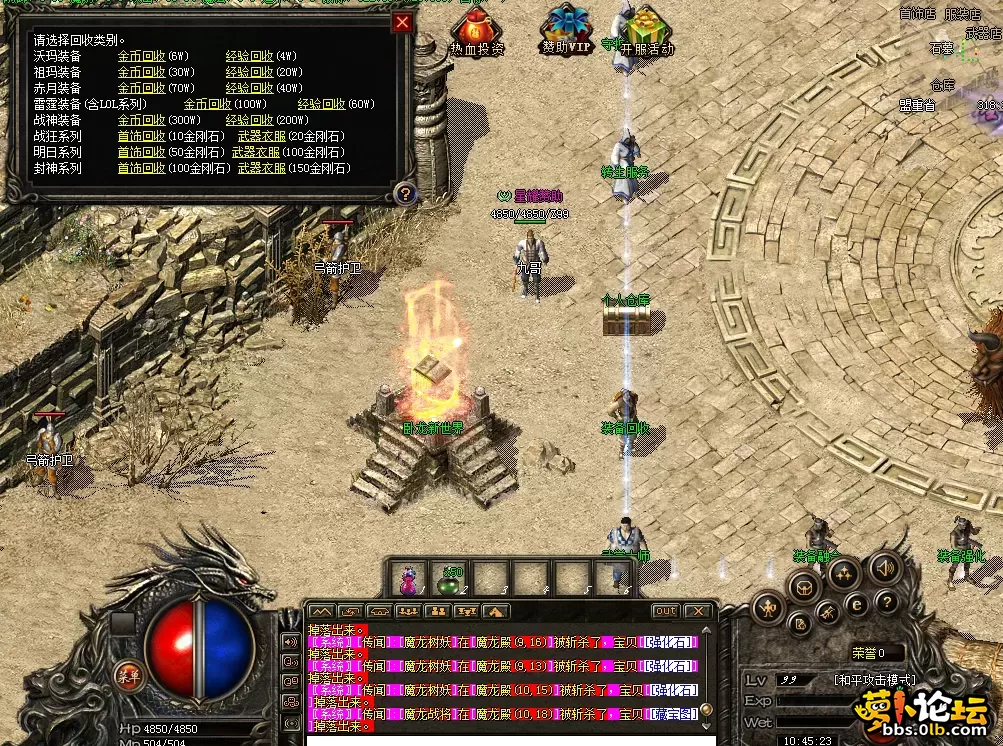Screen dimensions: 1003x746
Task: Open the round 菜单 menu button
Action: coord(127,674)
